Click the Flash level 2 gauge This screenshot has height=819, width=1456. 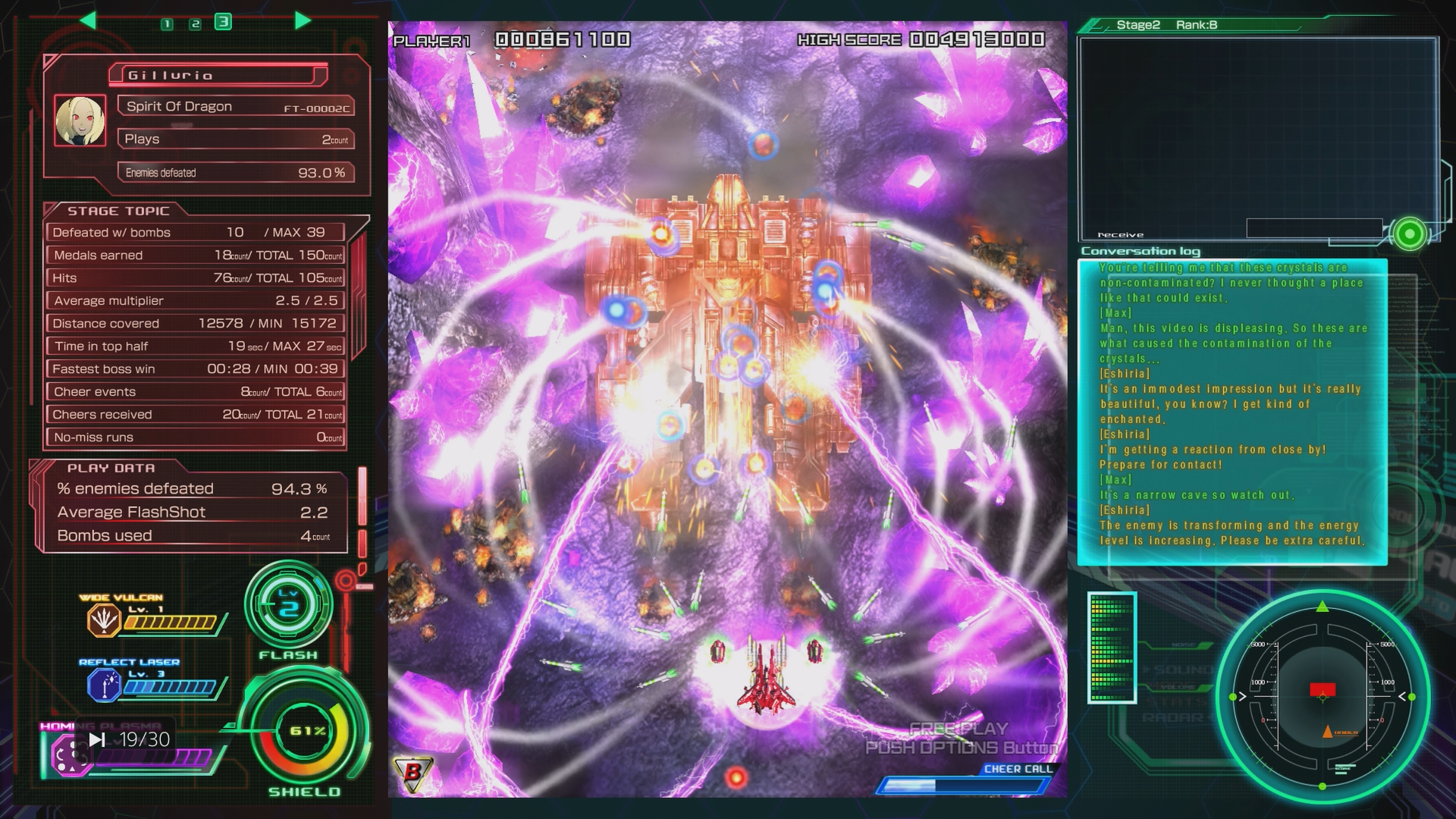tap(288, 606)
